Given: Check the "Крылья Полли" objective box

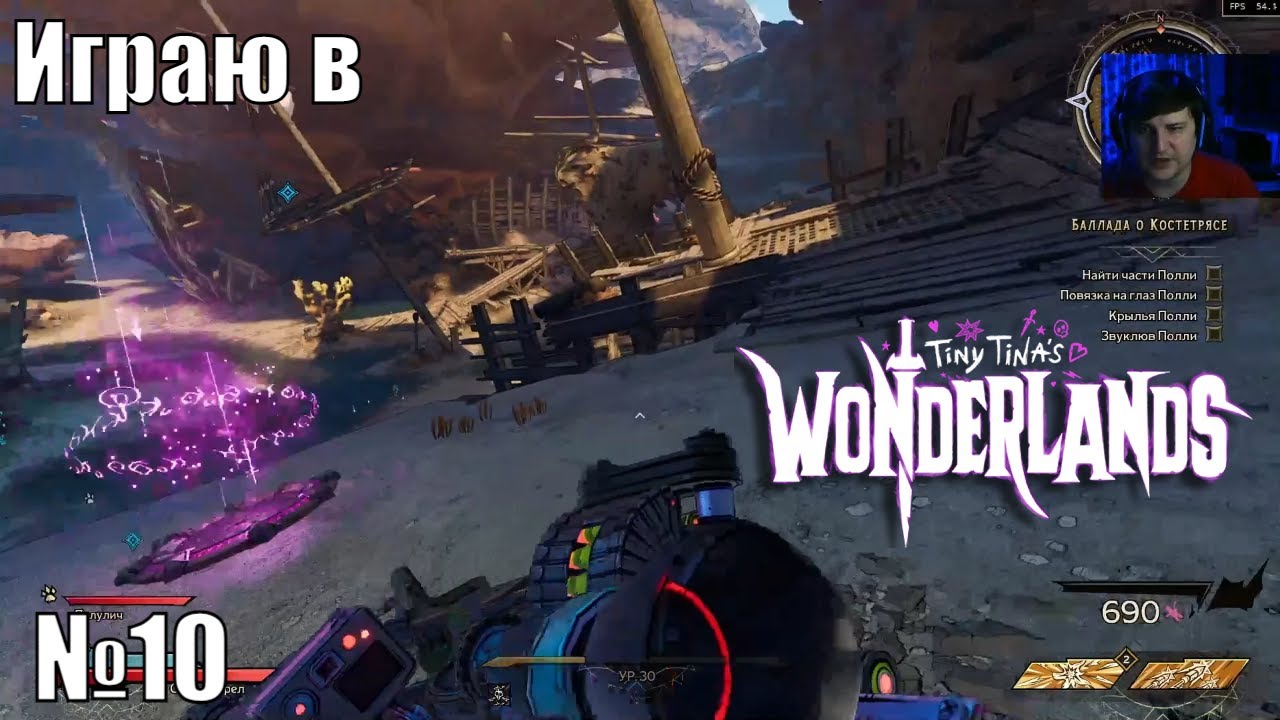Looking at the screenshot, I should pos(1214,315).
